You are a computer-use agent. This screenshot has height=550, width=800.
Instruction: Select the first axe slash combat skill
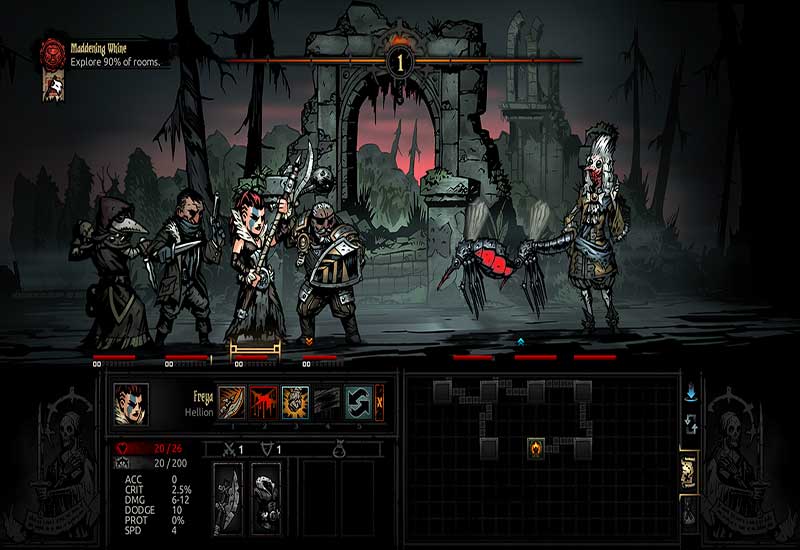tap(232, 401)
